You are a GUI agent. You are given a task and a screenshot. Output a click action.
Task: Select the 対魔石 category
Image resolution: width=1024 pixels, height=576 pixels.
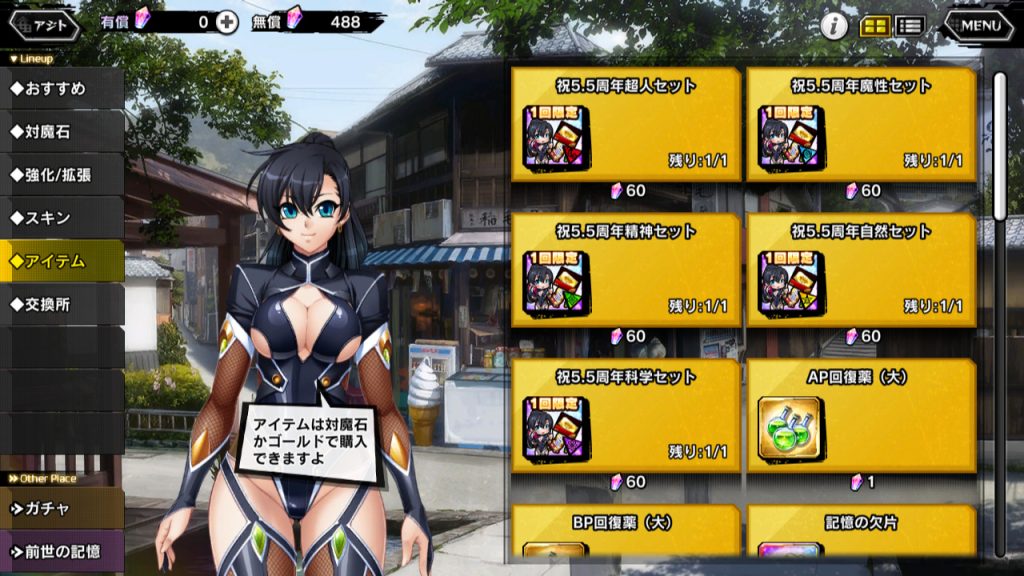(62, 131)
